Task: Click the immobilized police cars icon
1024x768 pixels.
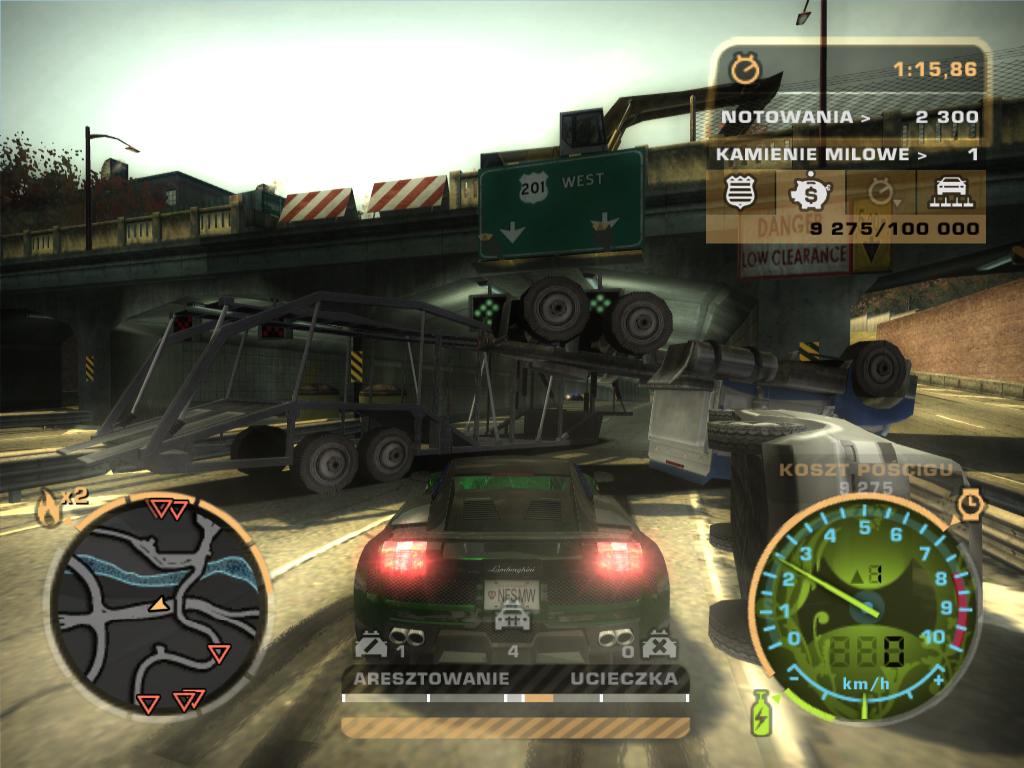Action: 657,646
